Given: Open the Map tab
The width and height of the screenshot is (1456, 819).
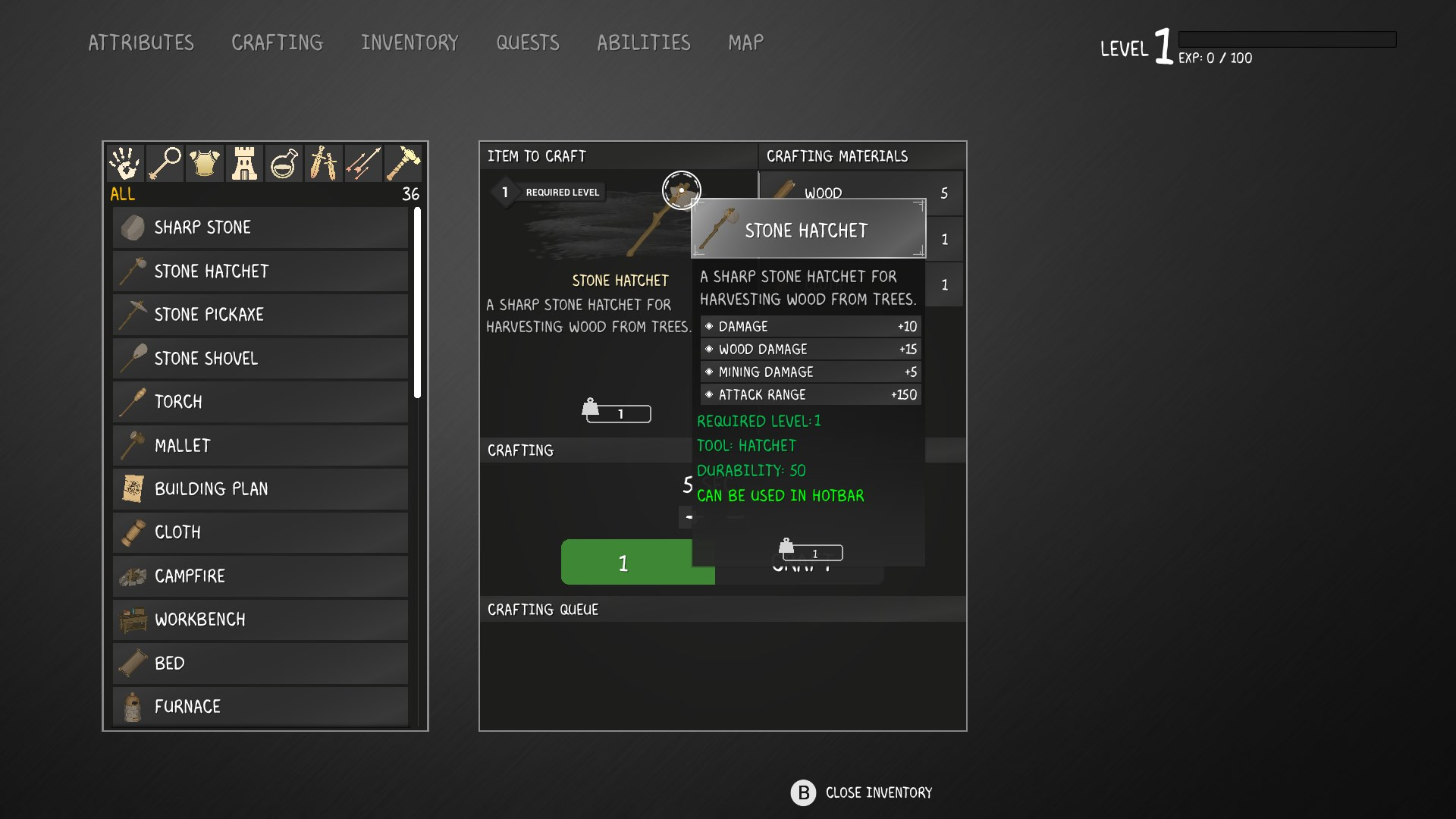Looking at the screenshot, I should pos(745,42).
